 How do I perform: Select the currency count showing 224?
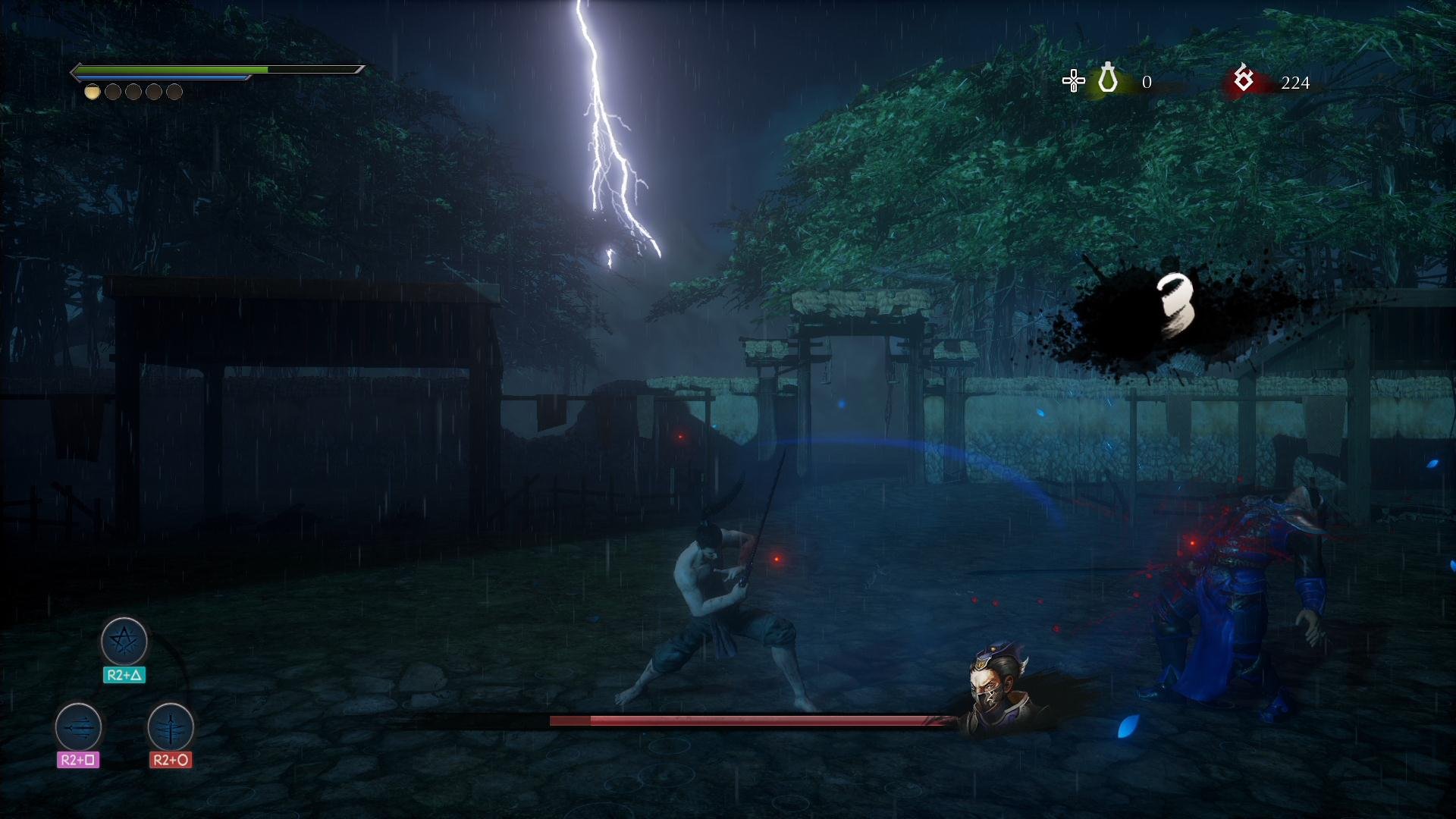point(1296,83)
